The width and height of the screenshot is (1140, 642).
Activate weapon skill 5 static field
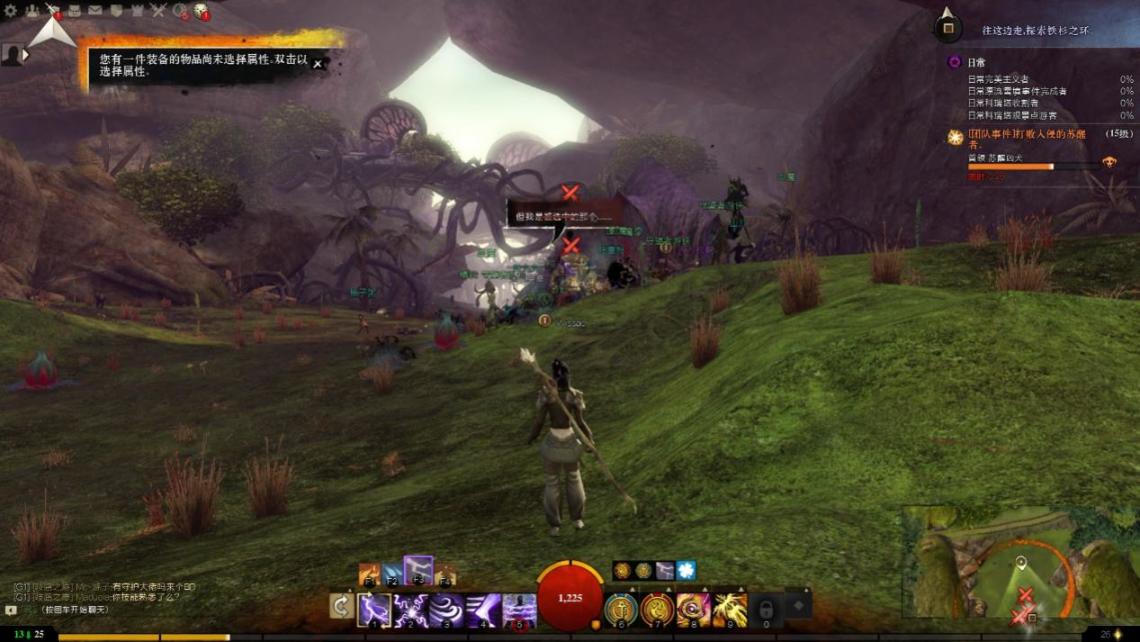coord(519,609)
